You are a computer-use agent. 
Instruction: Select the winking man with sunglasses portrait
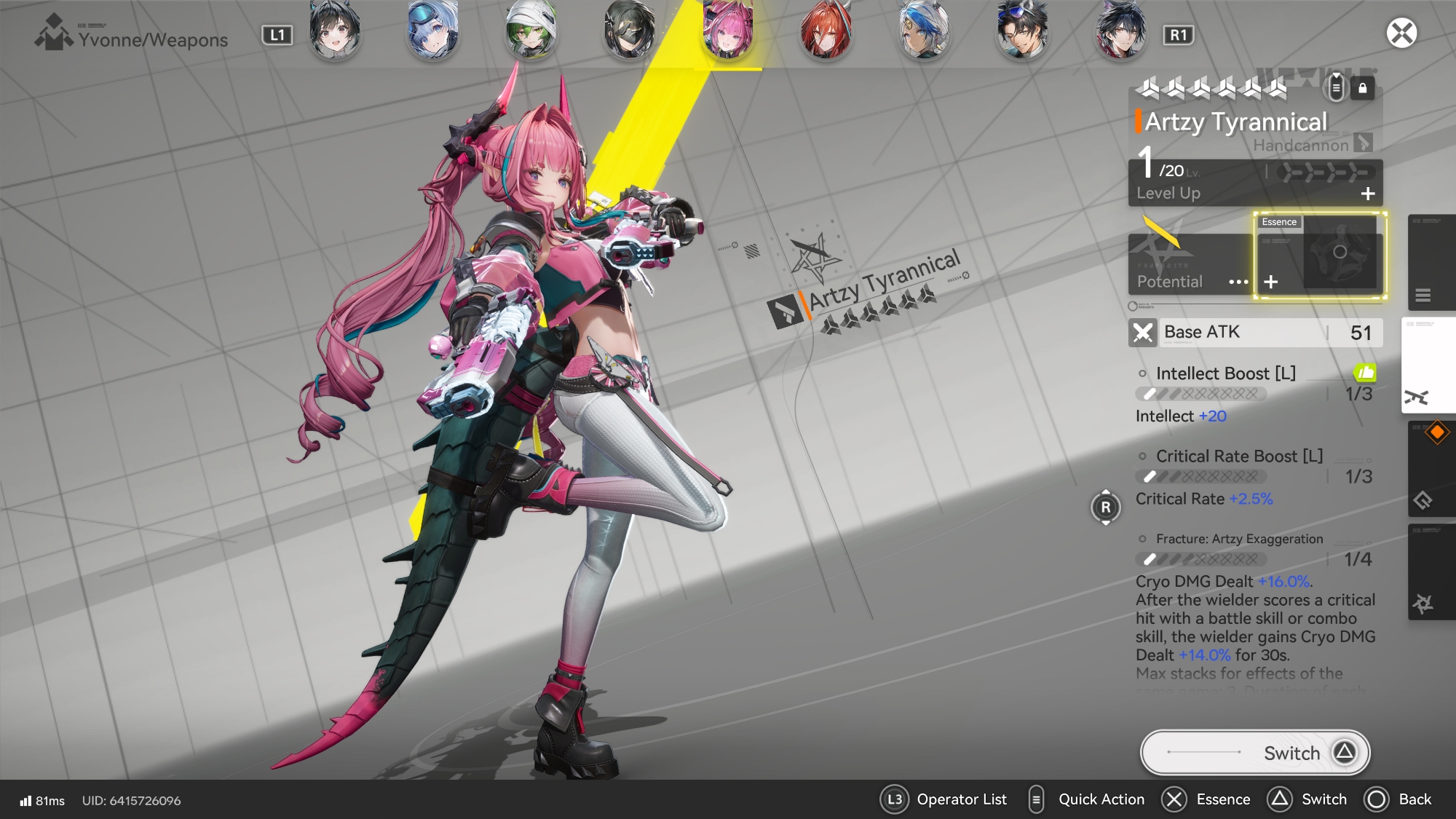[1022, 31]
